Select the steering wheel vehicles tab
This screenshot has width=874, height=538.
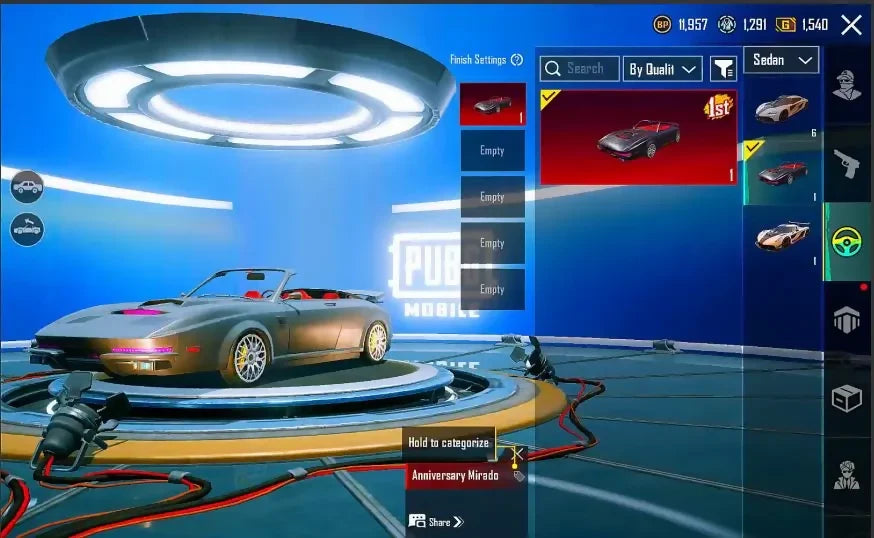pyautogui.click(x=847, y=241)
